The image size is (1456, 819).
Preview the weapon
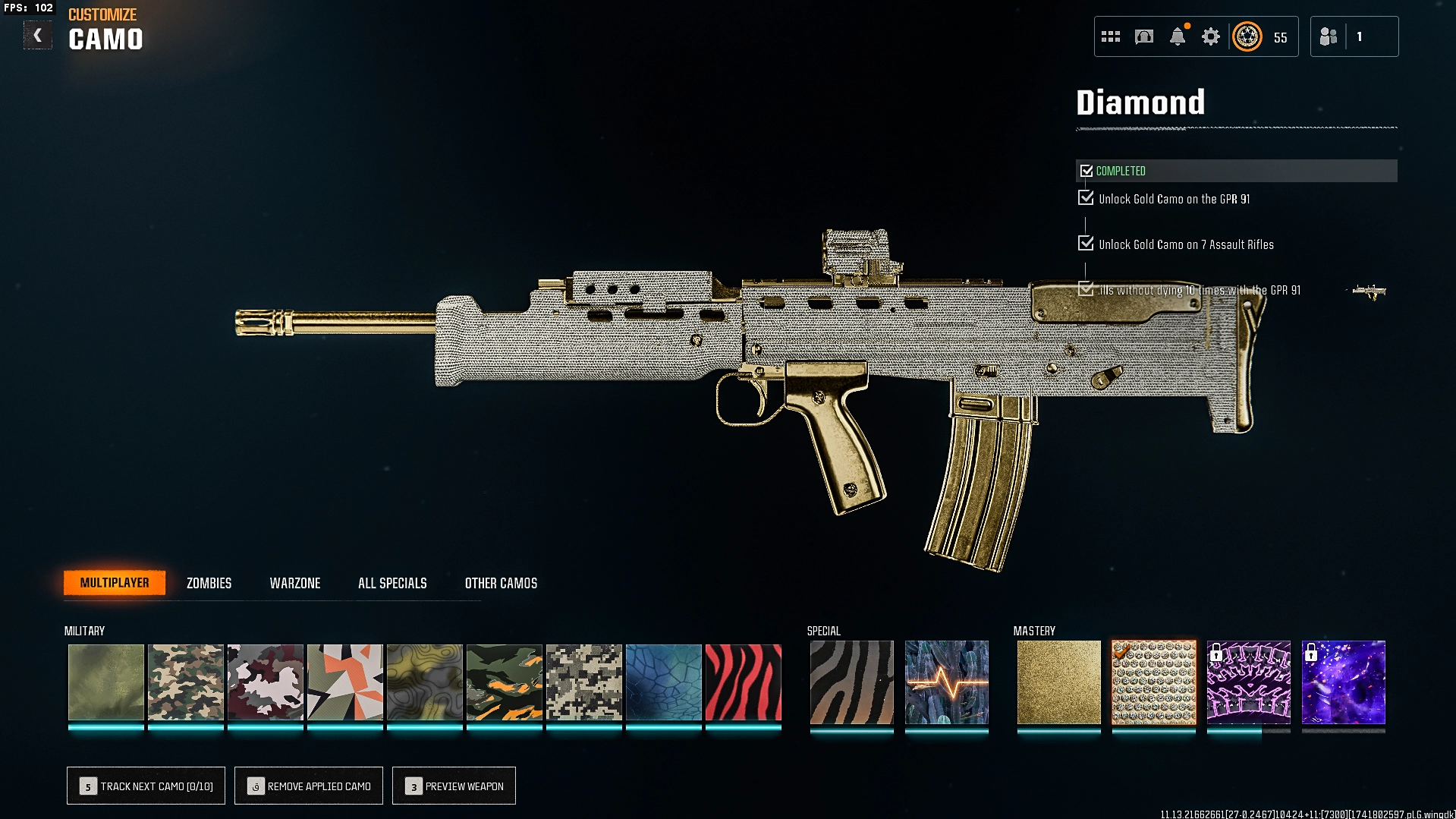(454, 786)
